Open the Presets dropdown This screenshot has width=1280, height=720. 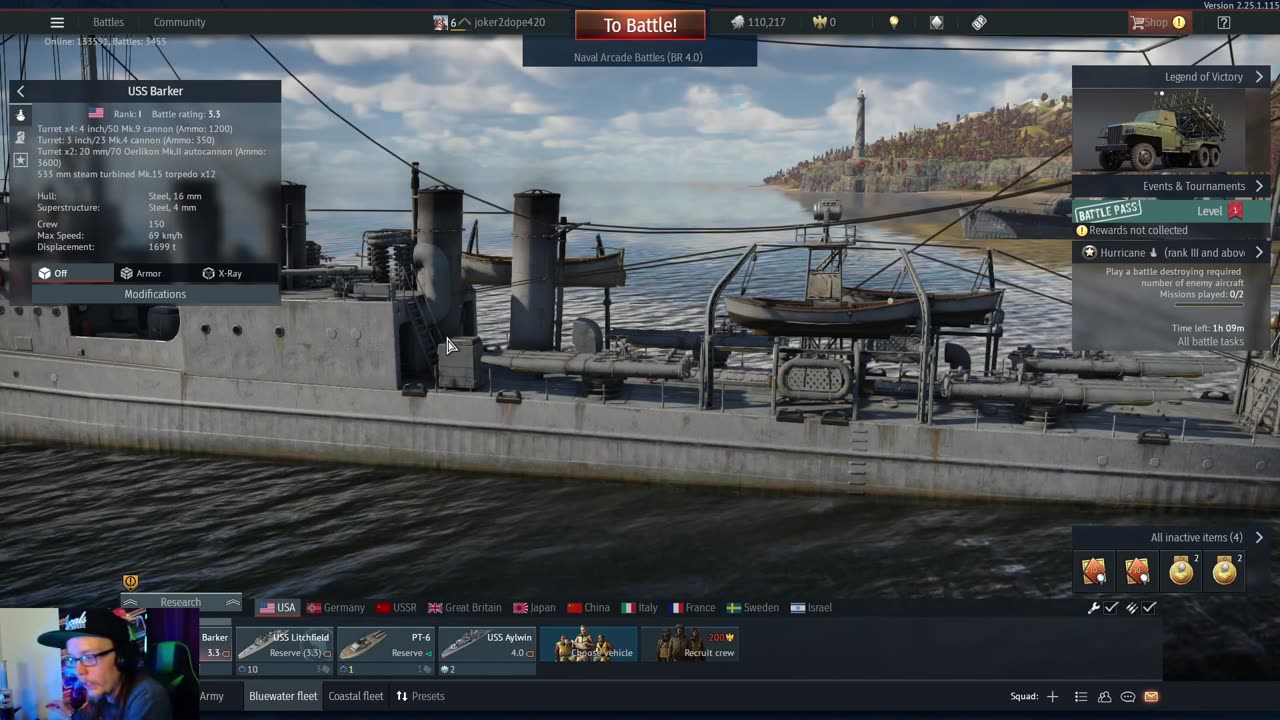point(420,696)
